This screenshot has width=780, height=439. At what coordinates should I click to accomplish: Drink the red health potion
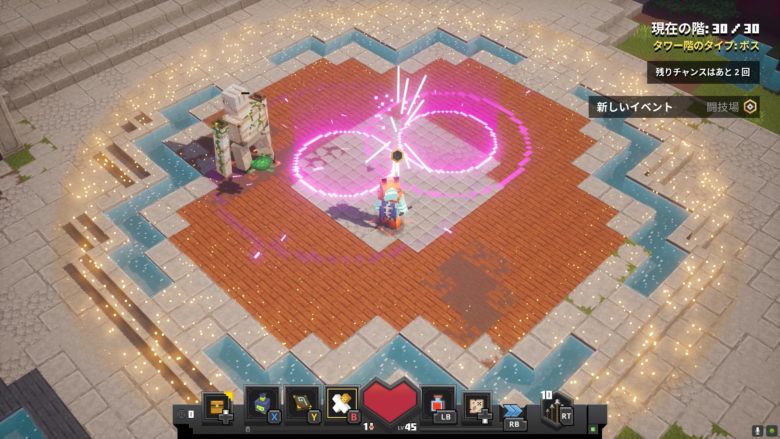click(x=438, y=403)
